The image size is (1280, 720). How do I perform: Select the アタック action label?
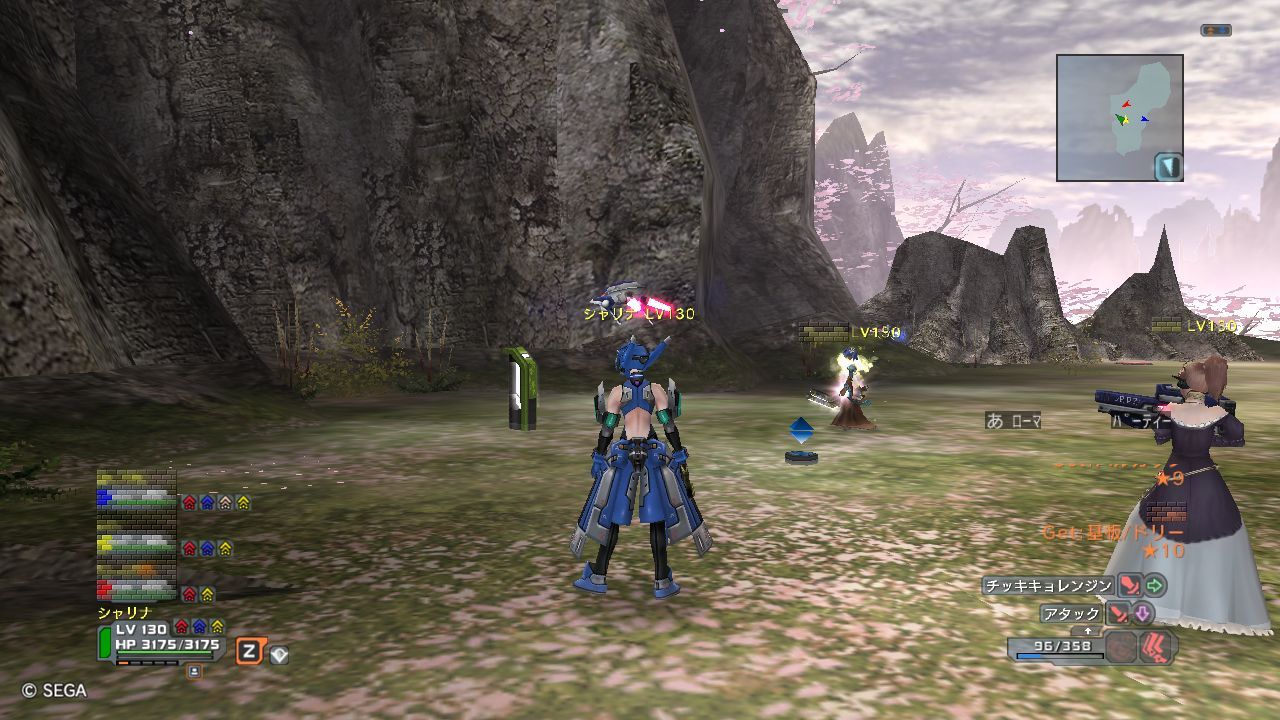click(x=1071, y=614)
